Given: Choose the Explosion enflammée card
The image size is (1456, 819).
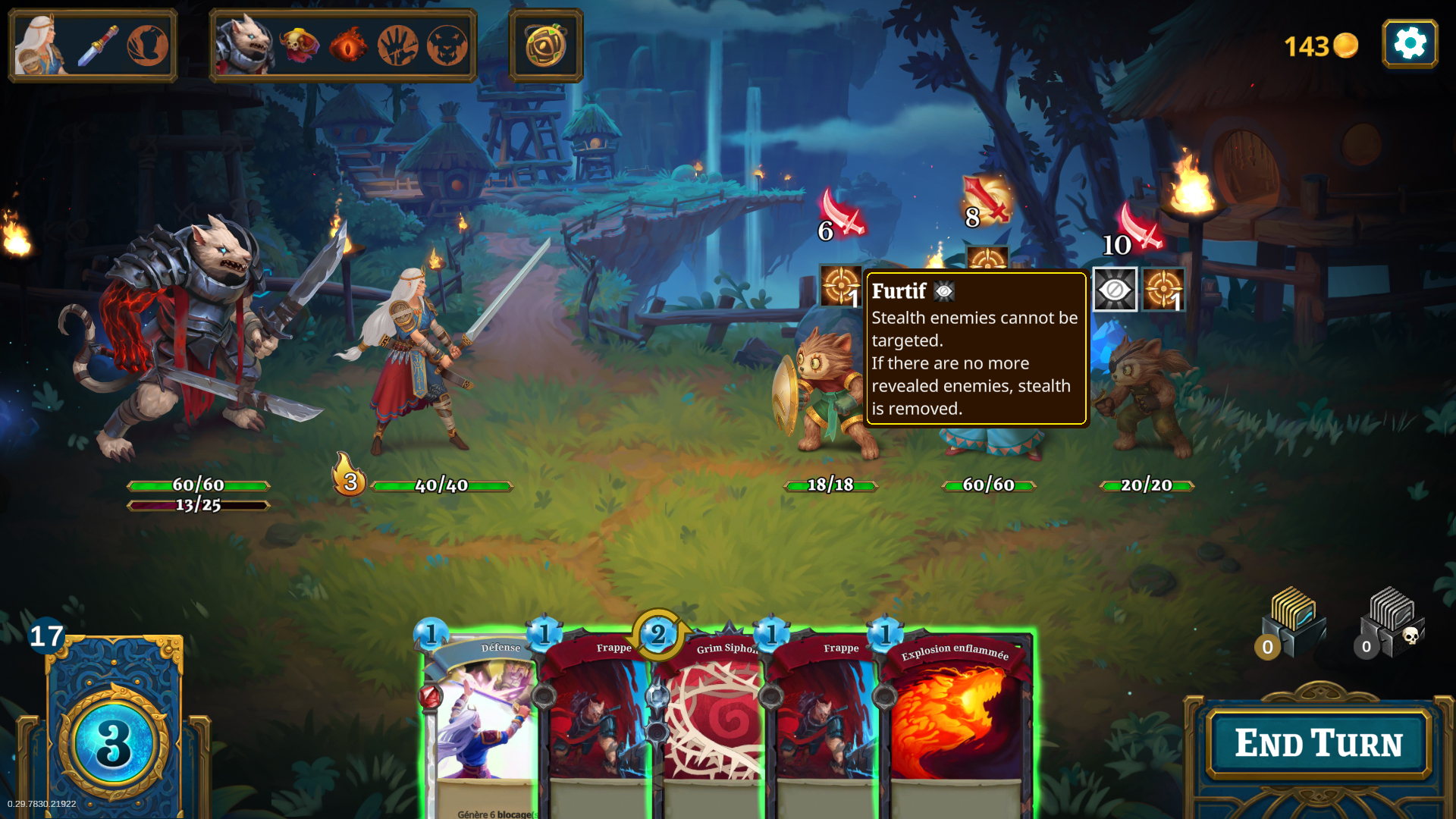Looking at the screenshot, I should pyautogui.click(x=955, y=720).
